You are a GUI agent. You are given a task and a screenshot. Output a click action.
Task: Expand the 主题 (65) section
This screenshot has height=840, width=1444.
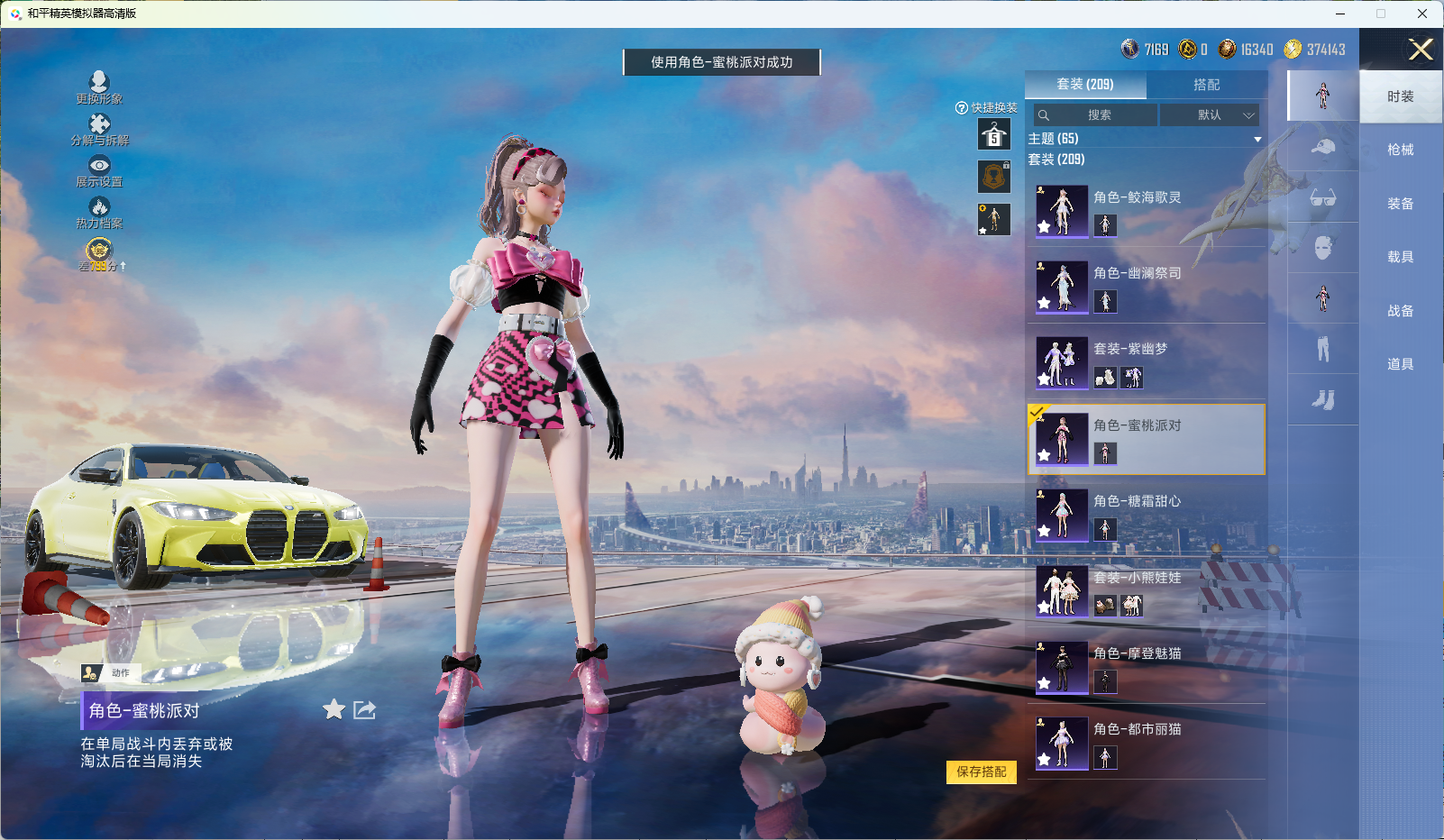pyautogui.click(x=1257, y=139)
